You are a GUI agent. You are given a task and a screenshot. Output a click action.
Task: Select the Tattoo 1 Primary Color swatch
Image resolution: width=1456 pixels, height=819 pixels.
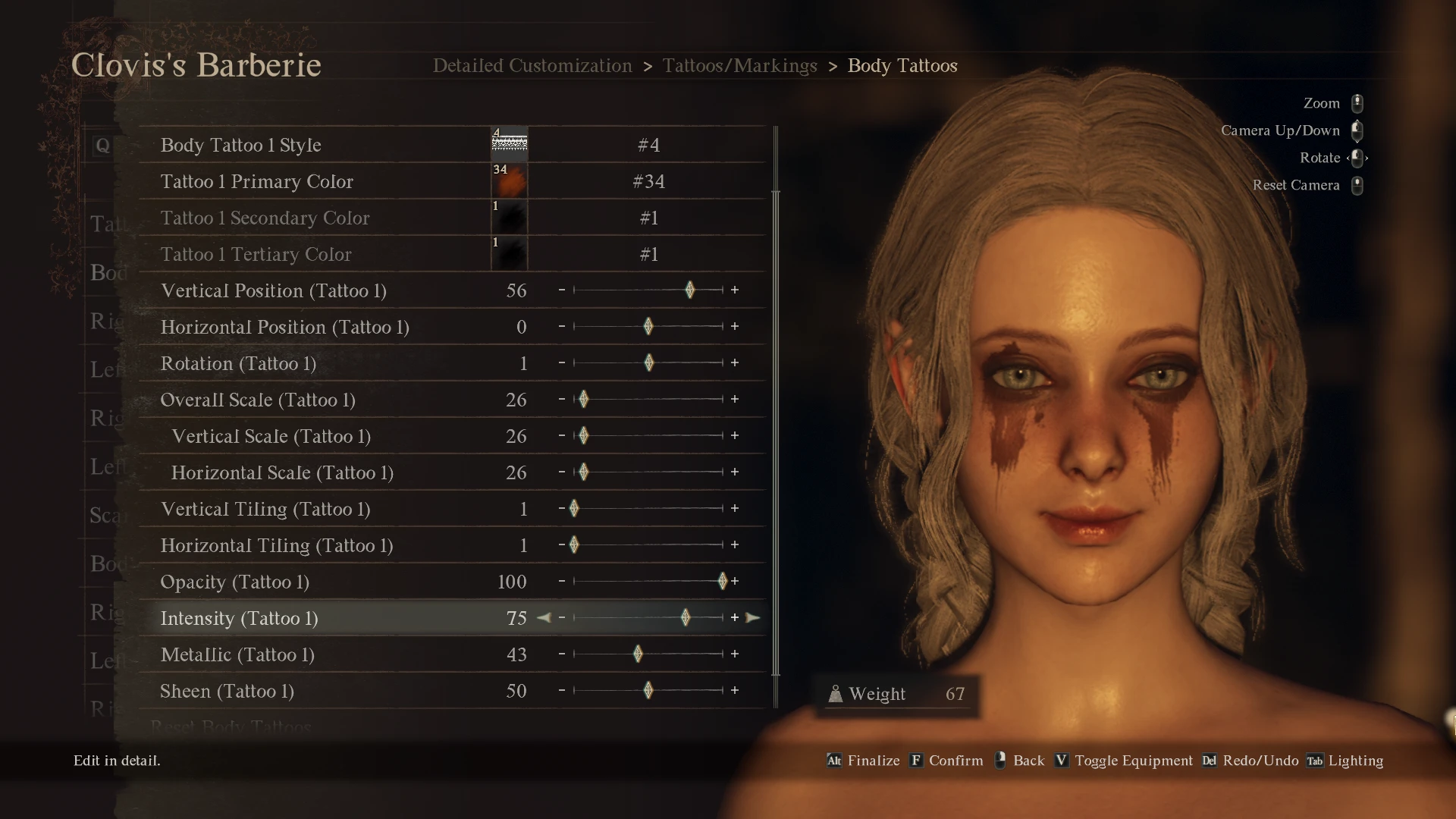point(509,181)
